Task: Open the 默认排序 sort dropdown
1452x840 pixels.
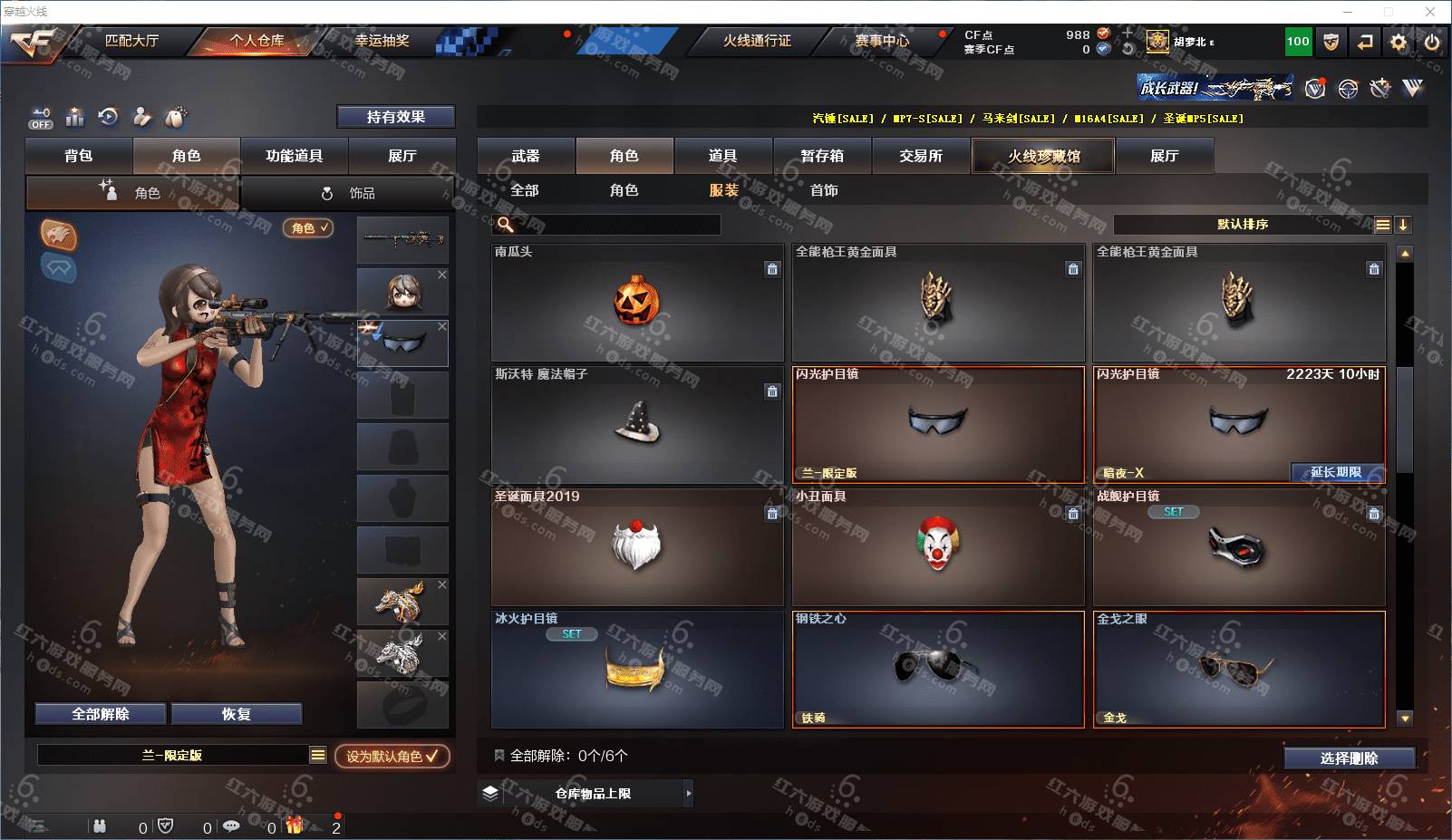Action: pyautogui.click(x=1243, y=225)
